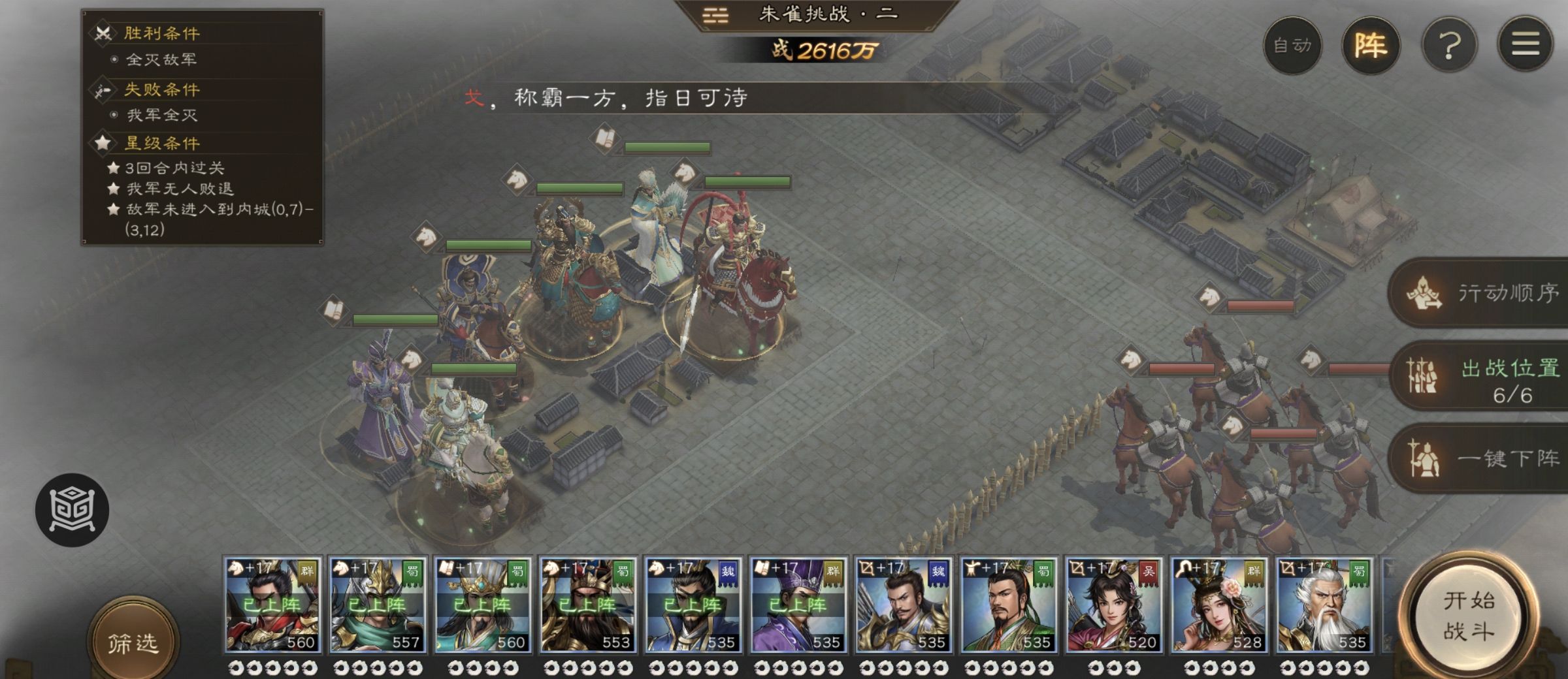Viewport: 1568px width, 679px height.
Task: Open the 阵 formation menu
Action: point(1370,46)
